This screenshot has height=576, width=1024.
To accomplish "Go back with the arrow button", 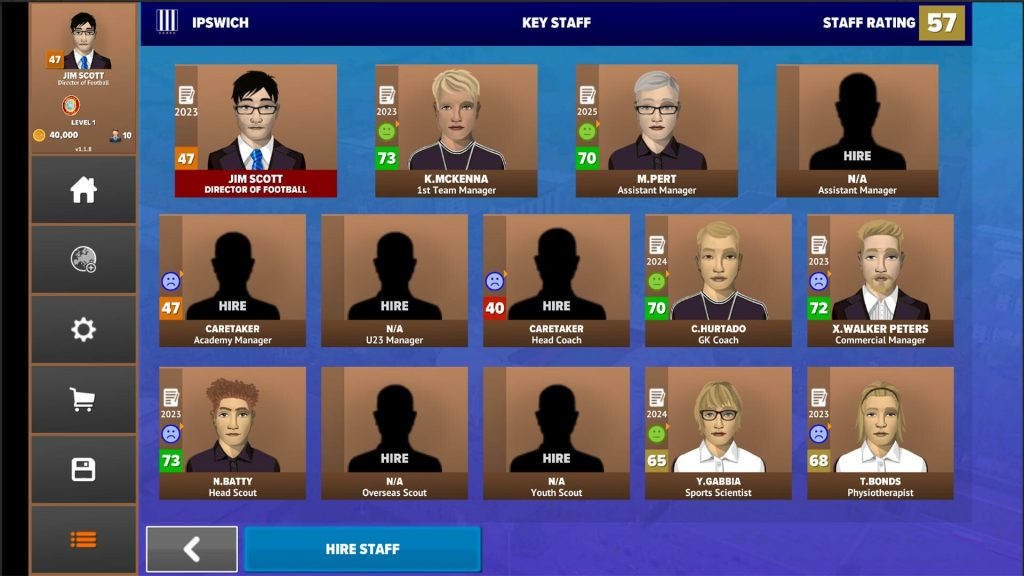I will (192, 549).
